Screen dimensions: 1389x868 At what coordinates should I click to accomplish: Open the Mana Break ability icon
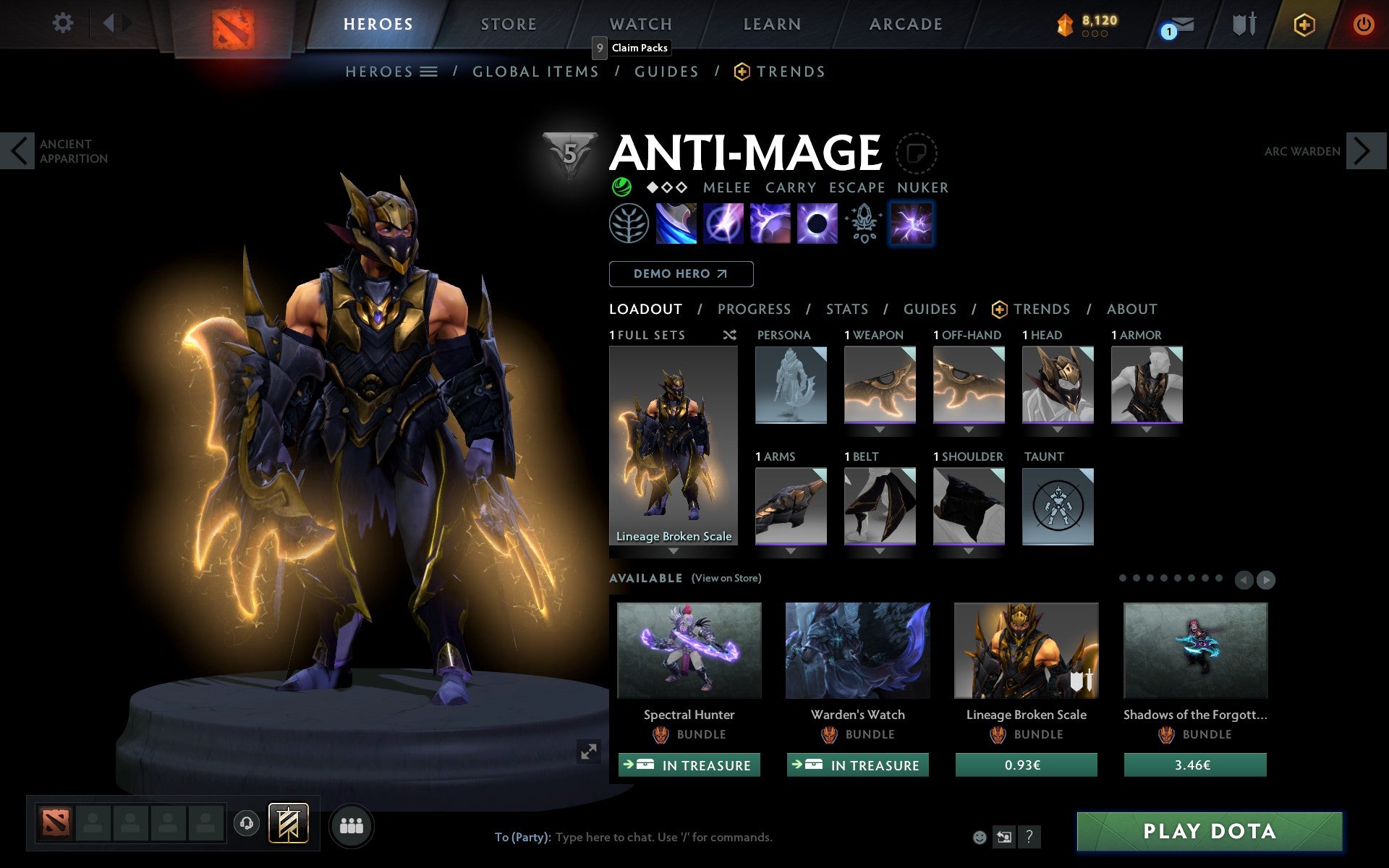(x=676, y=224)
